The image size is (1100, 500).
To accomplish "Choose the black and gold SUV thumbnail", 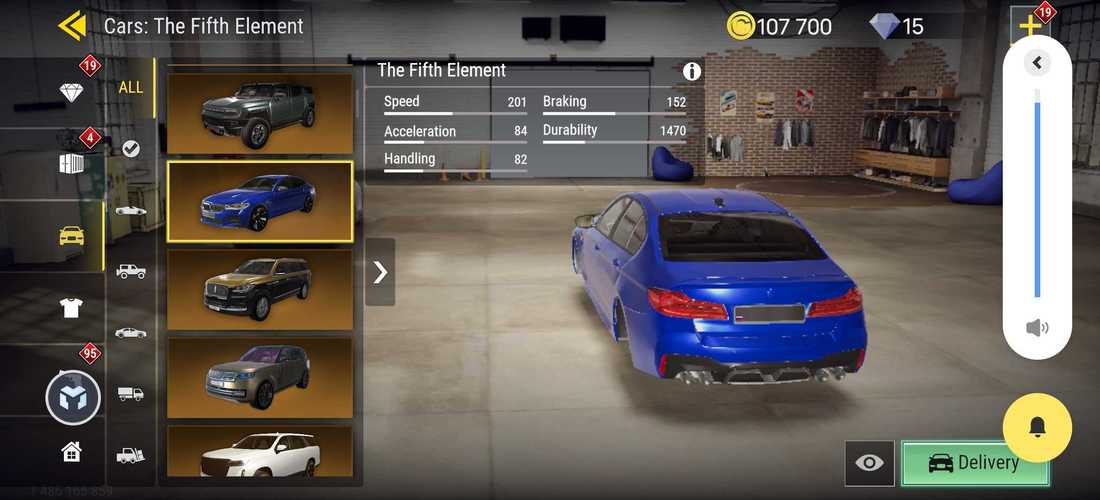I will (259, 289).
